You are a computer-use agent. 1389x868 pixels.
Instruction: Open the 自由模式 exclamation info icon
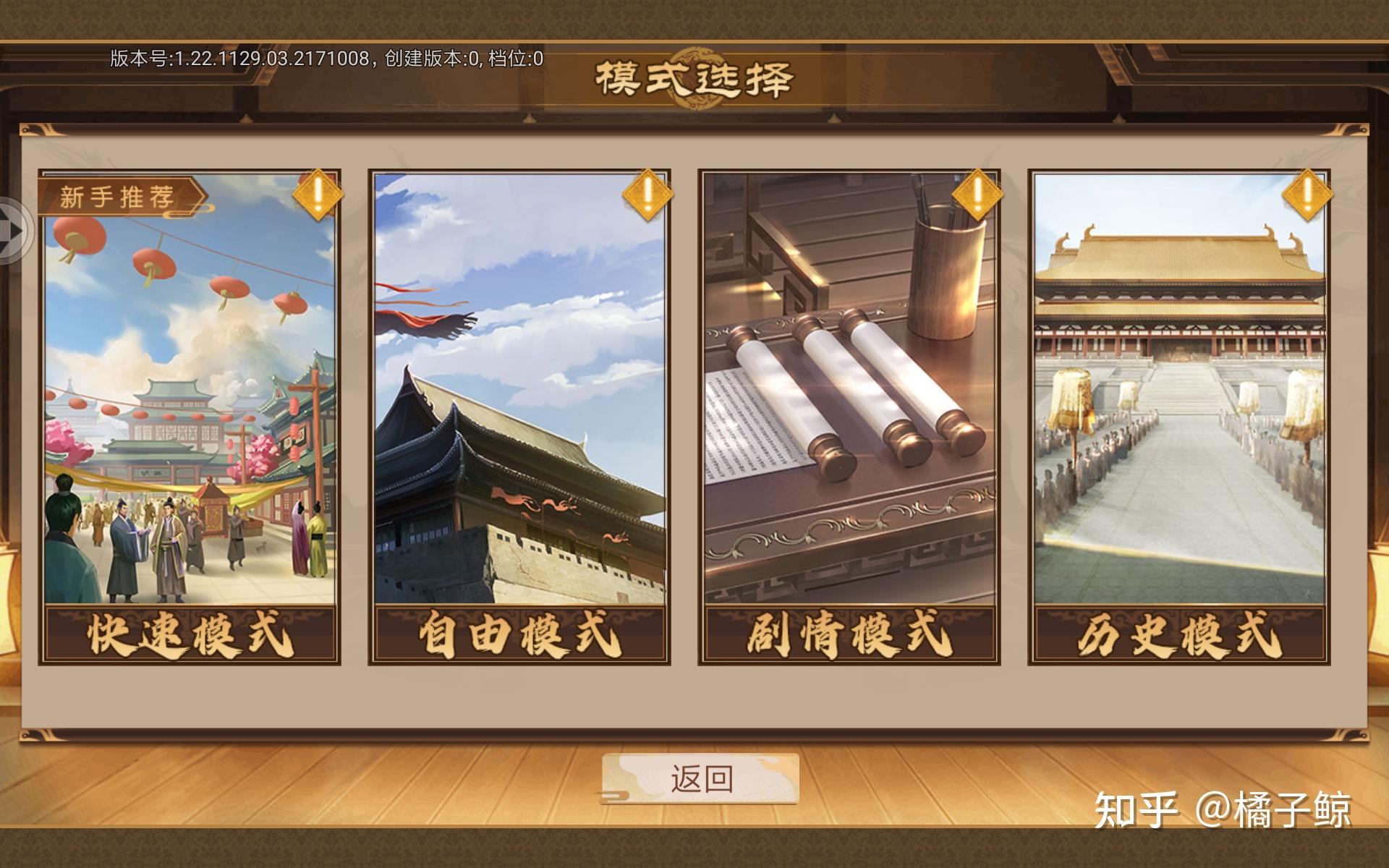[x=647, y=194]
